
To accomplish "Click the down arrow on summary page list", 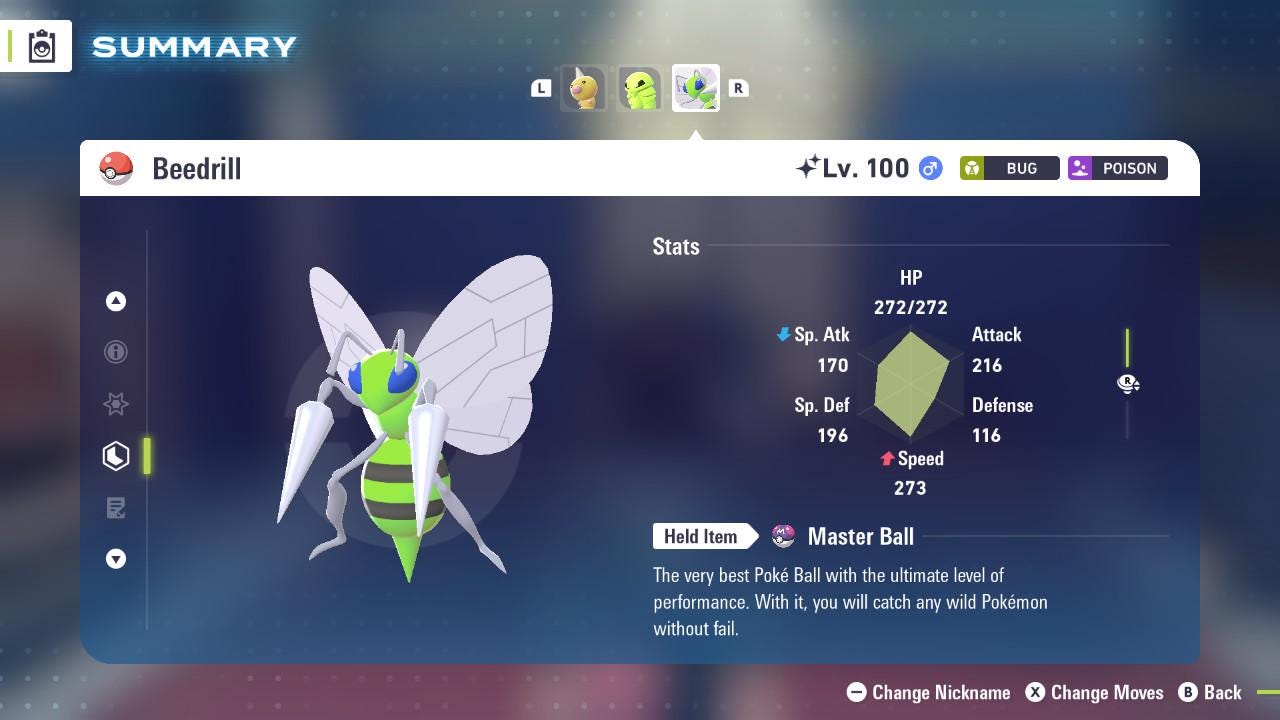I will click(x=116, y=559).
